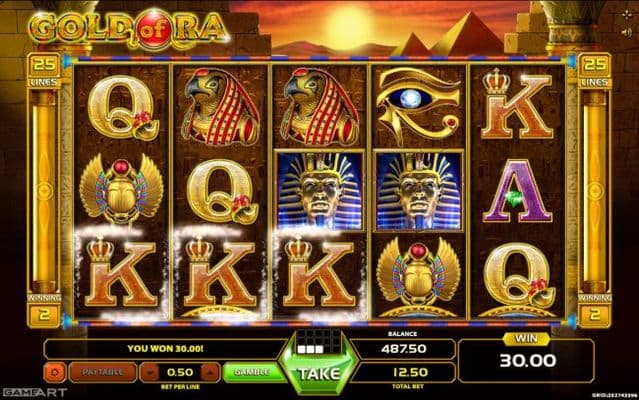Open the Paytable

[x=101, y=372]
